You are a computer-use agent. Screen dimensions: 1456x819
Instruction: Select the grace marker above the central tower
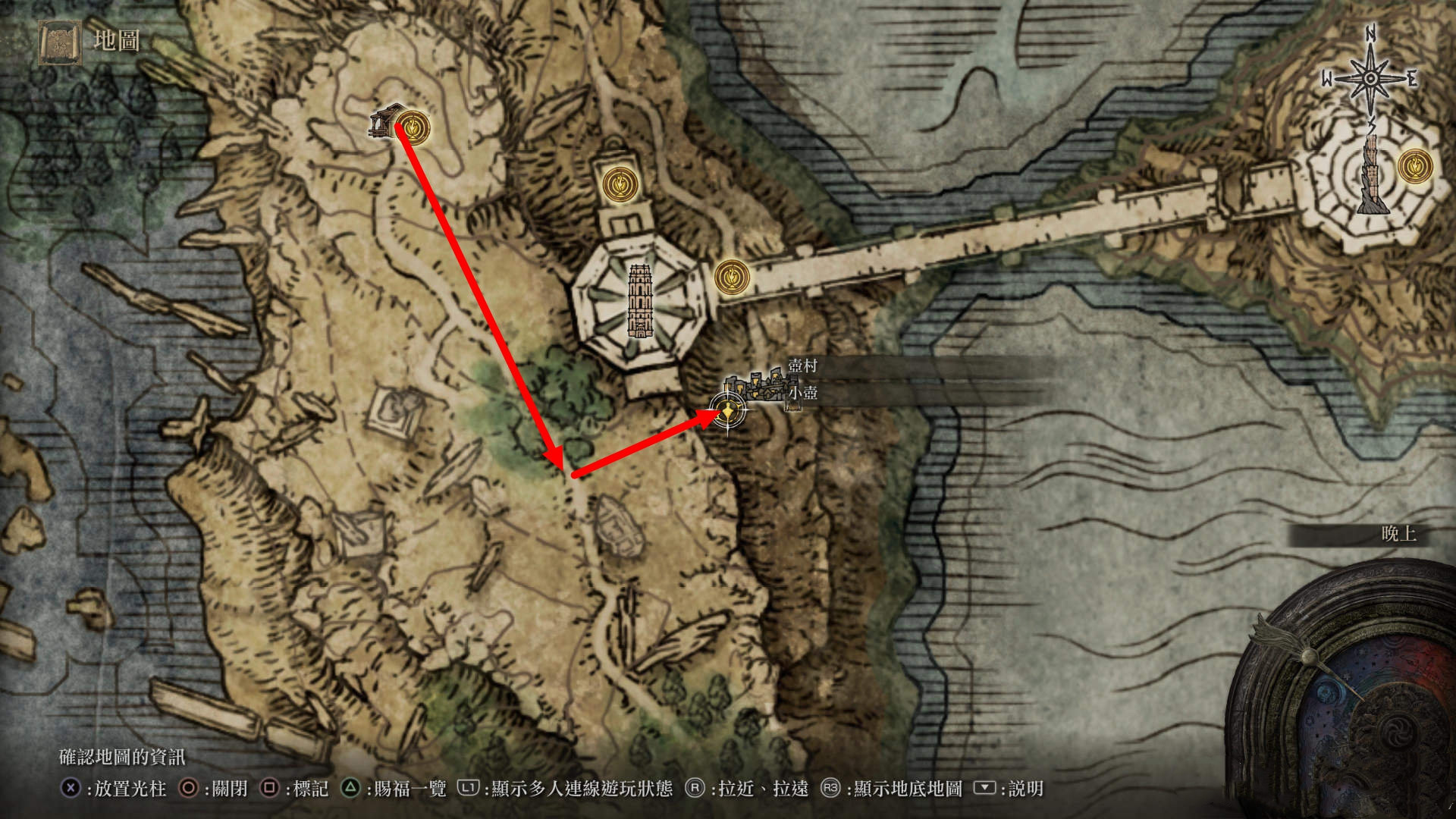620,183
